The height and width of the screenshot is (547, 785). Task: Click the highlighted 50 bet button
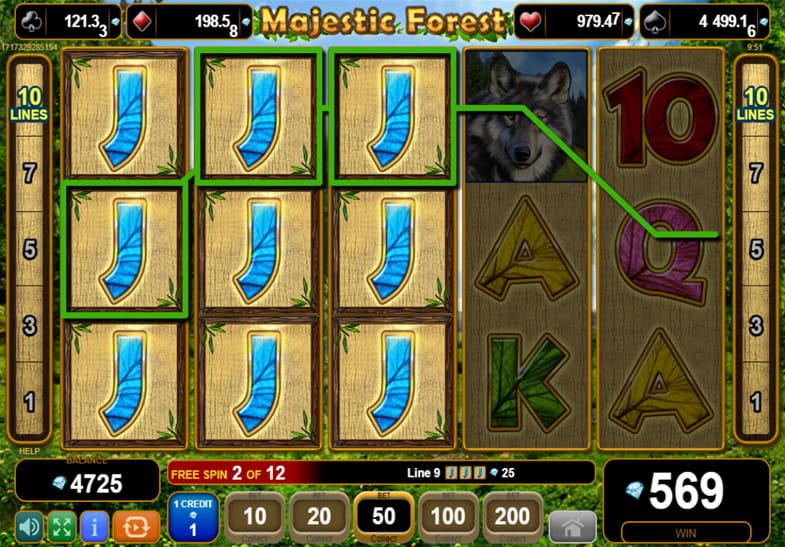(x=384, y=518)
